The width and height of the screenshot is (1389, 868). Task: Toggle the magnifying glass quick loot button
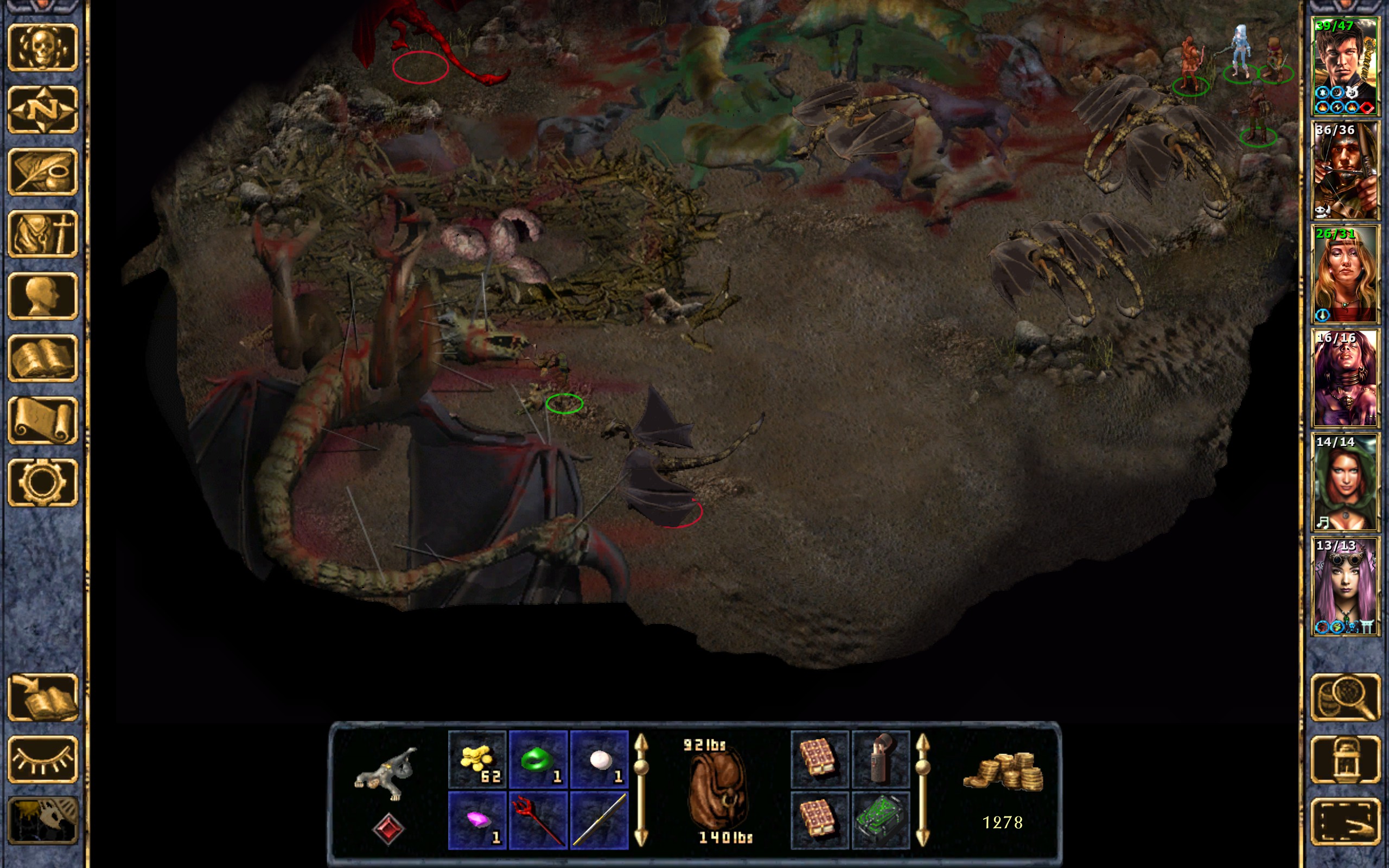(1345, 697)
